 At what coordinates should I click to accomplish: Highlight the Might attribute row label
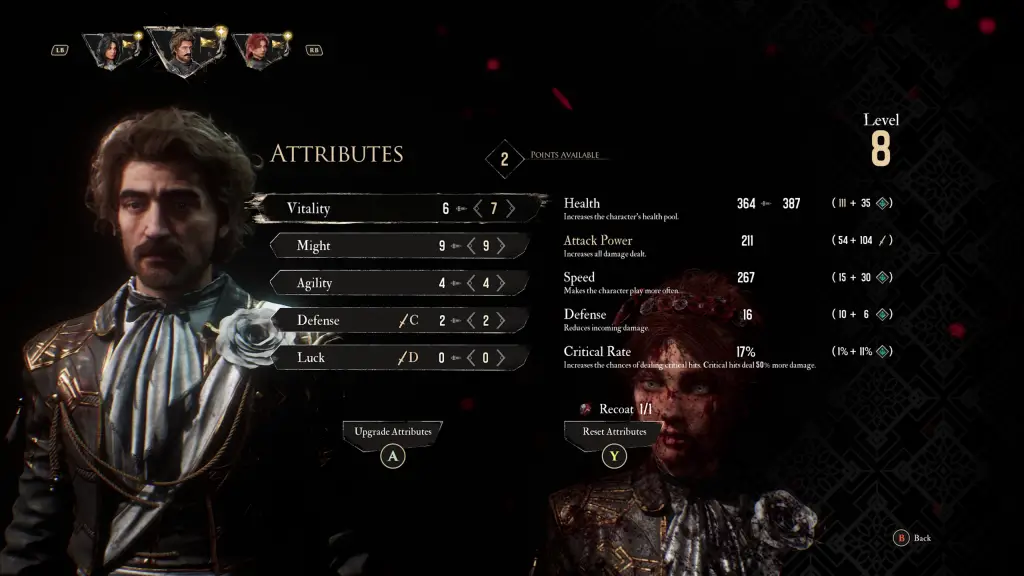314,246
